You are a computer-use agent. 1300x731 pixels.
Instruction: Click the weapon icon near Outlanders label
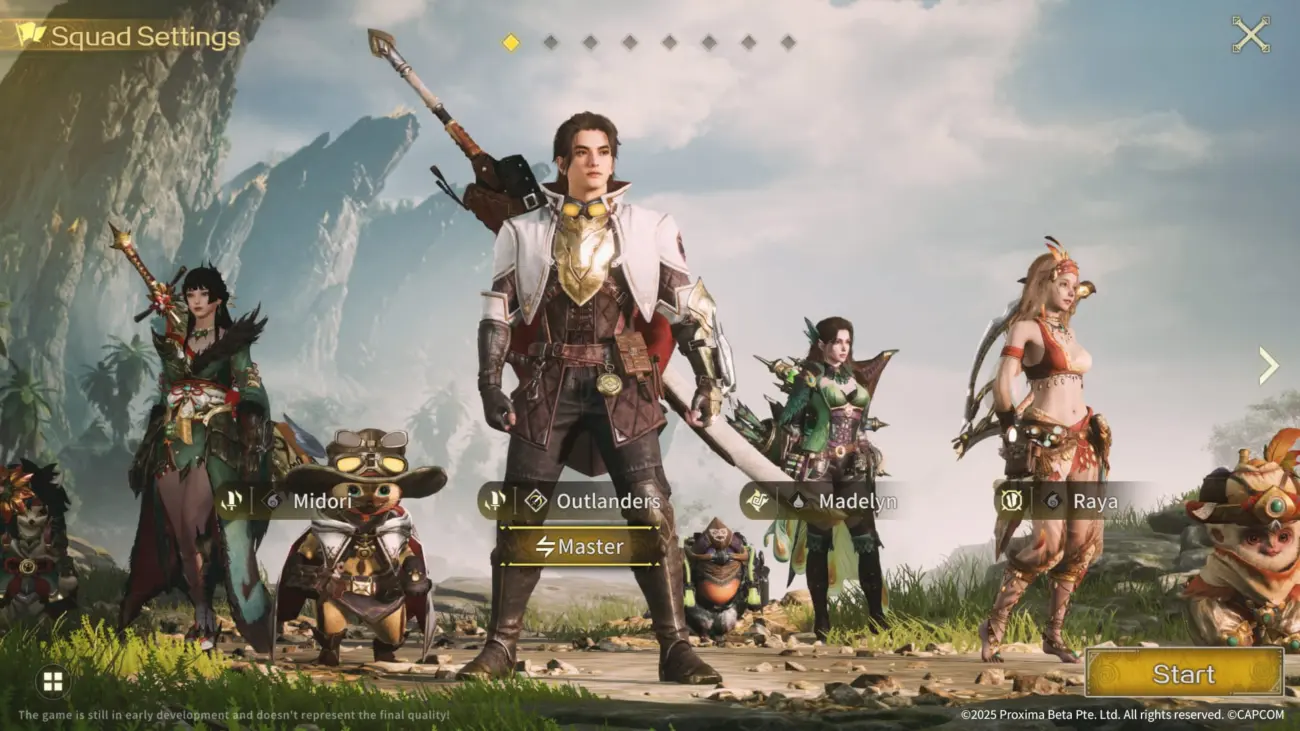click(x=494, y=500)
